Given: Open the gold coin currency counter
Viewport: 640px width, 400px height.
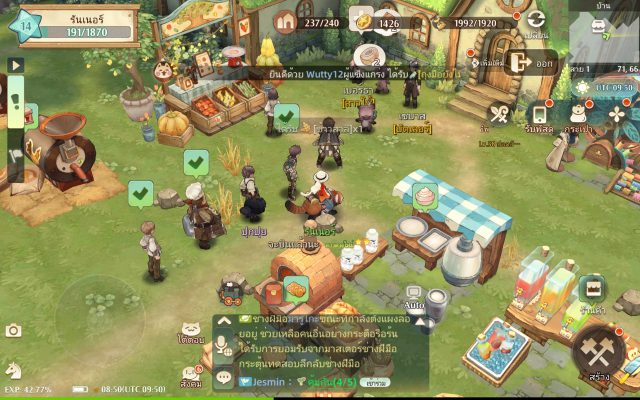Looking at the screenshot, I should [364, 21].
